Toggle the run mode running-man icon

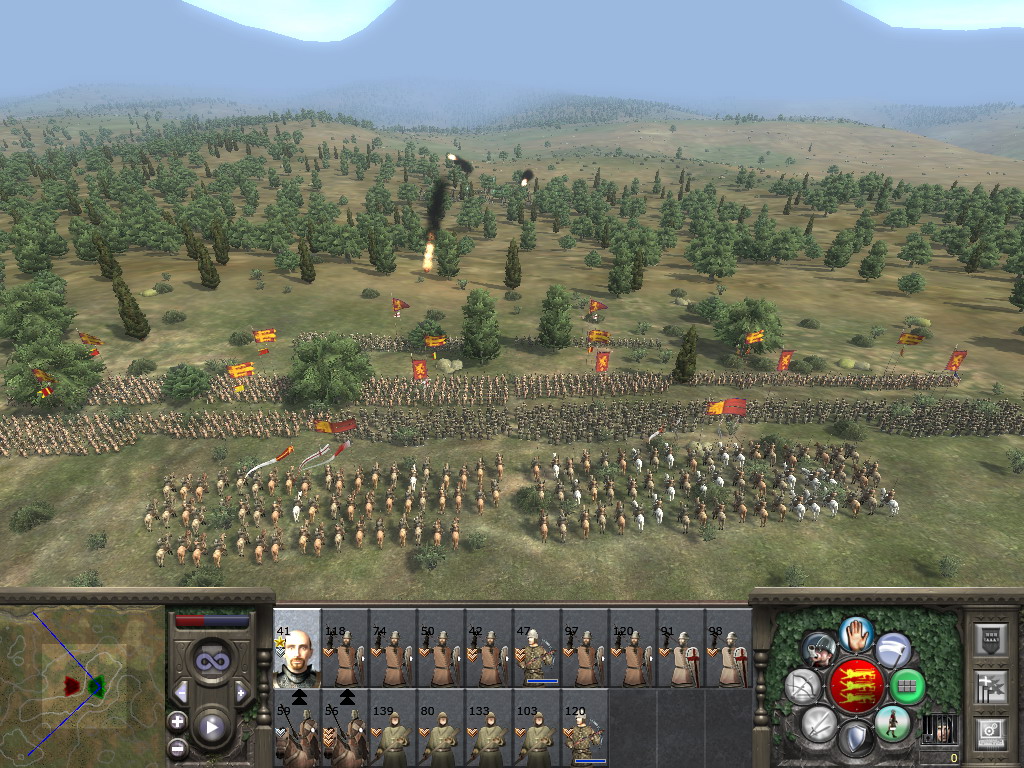[x=892, y=722]
